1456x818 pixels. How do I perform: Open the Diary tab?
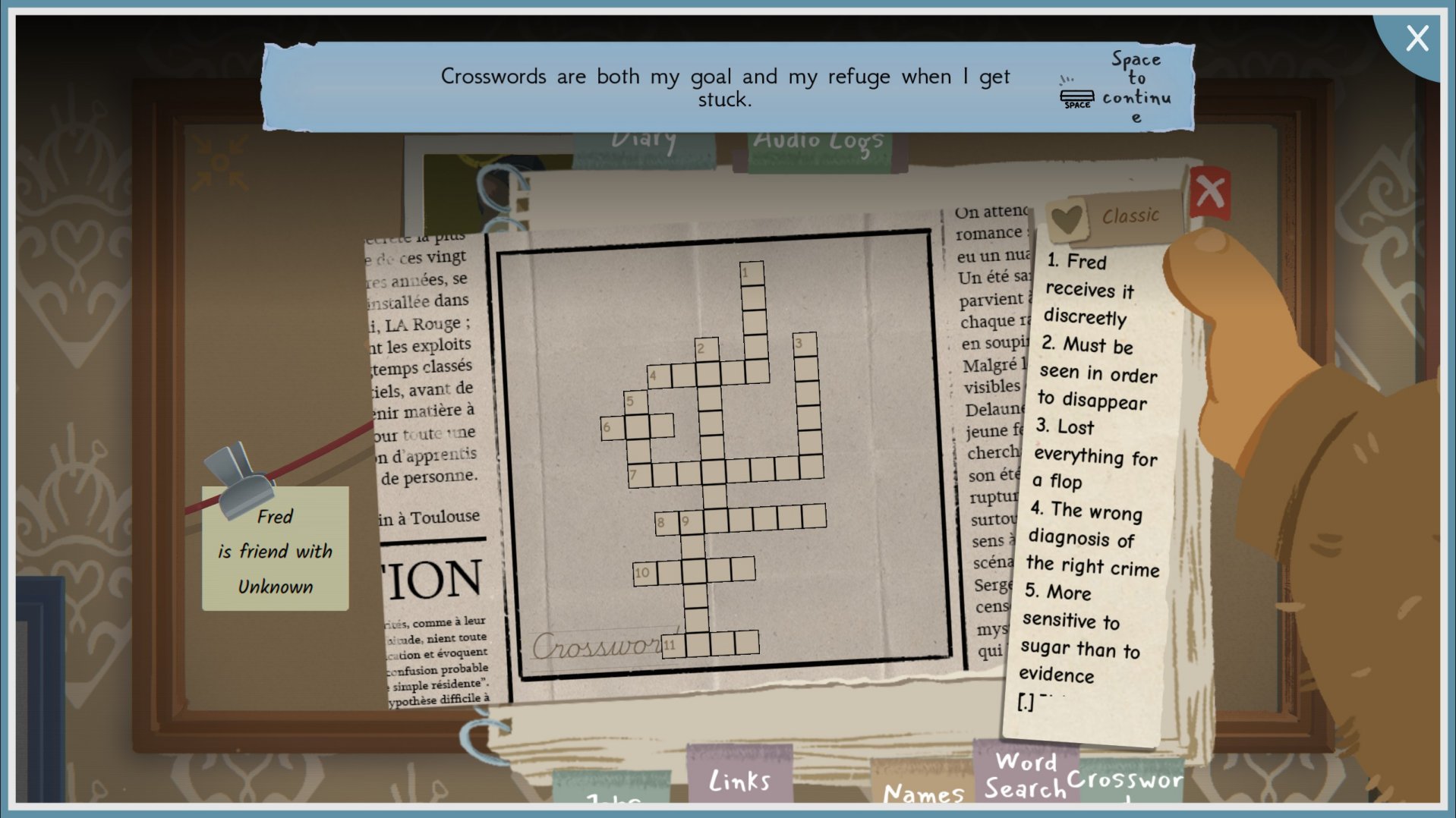click(644, 144)
